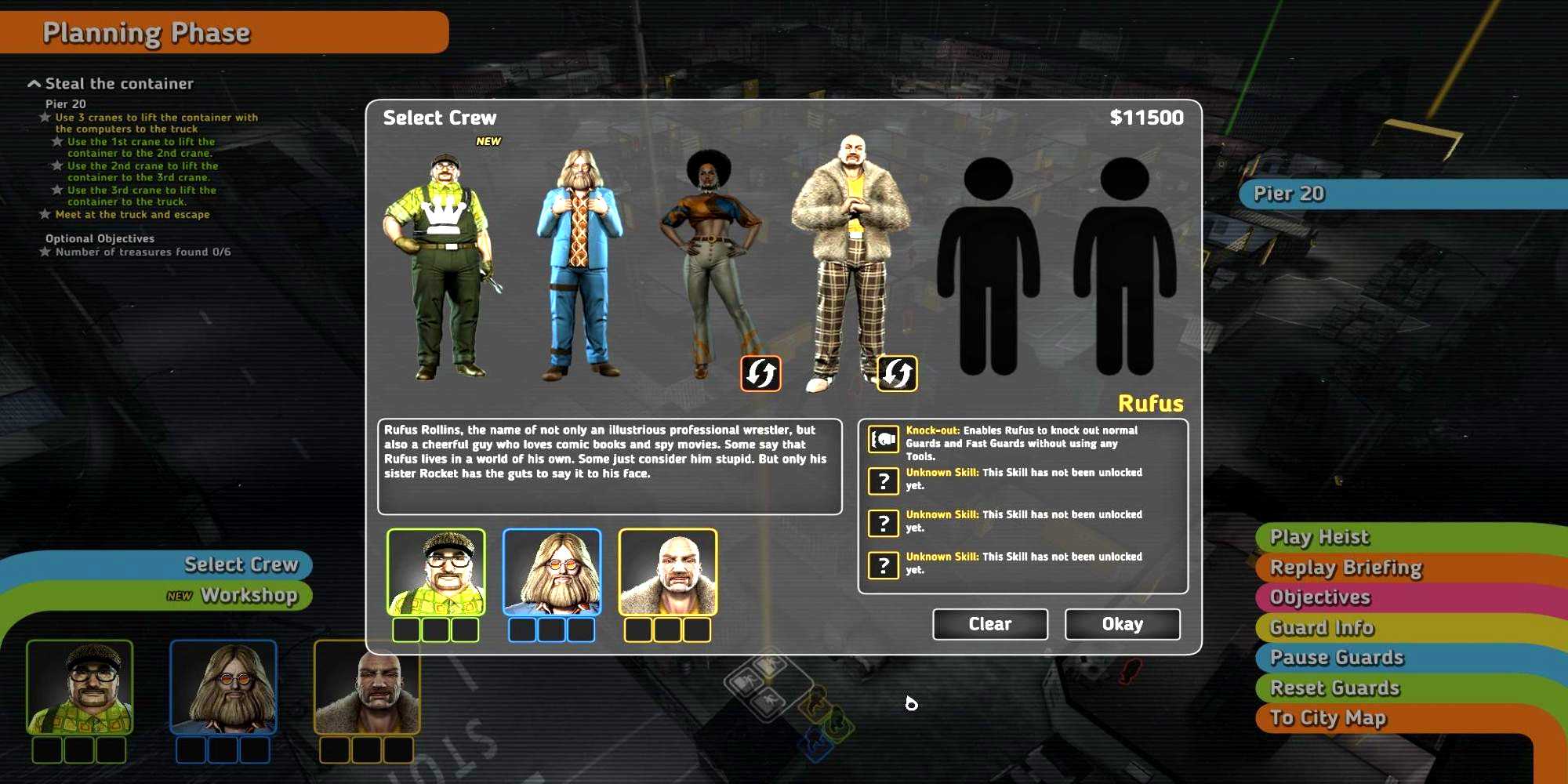
Task: Select the yellow-bordered Rufus portrait in dialog
Action: 668,572
